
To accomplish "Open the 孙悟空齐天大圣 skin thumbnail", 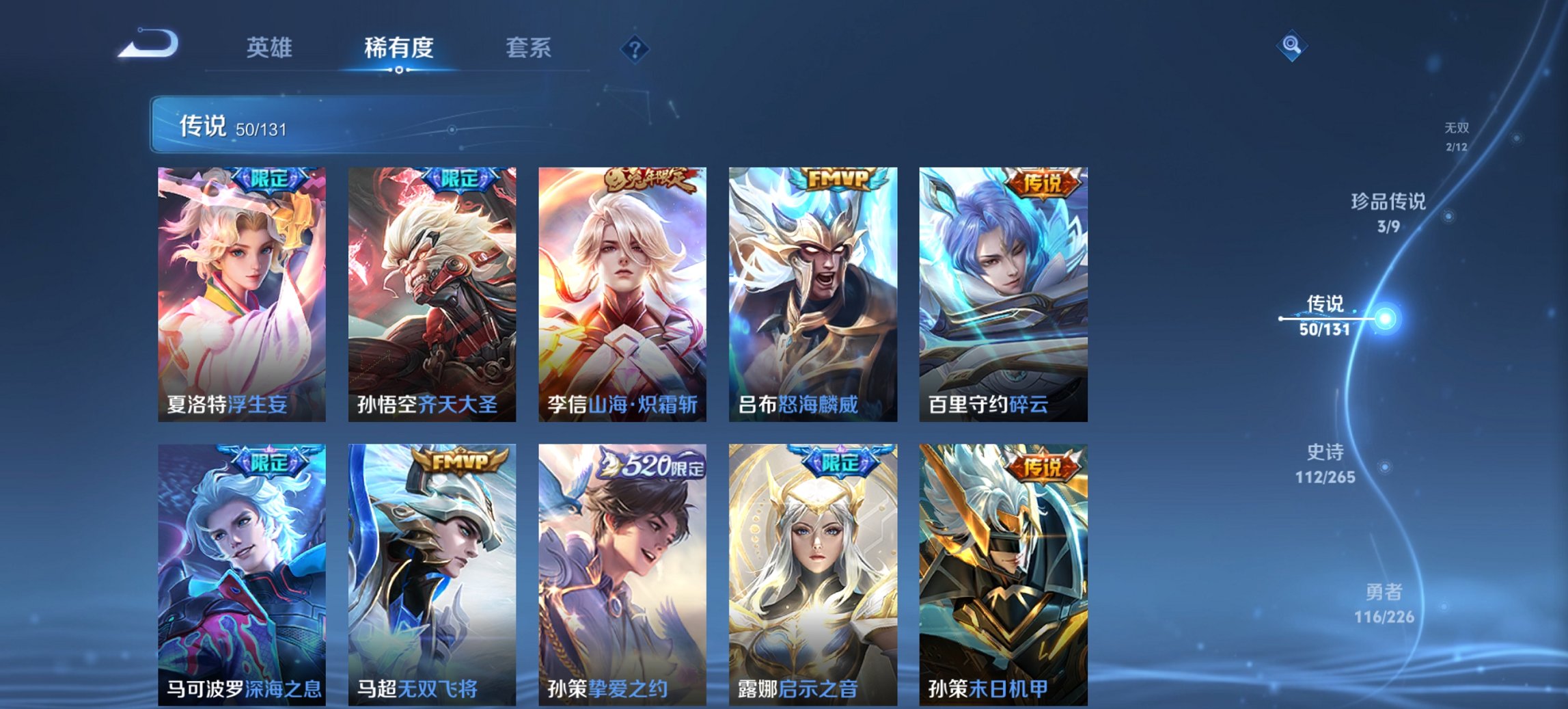I will point(430,294).
